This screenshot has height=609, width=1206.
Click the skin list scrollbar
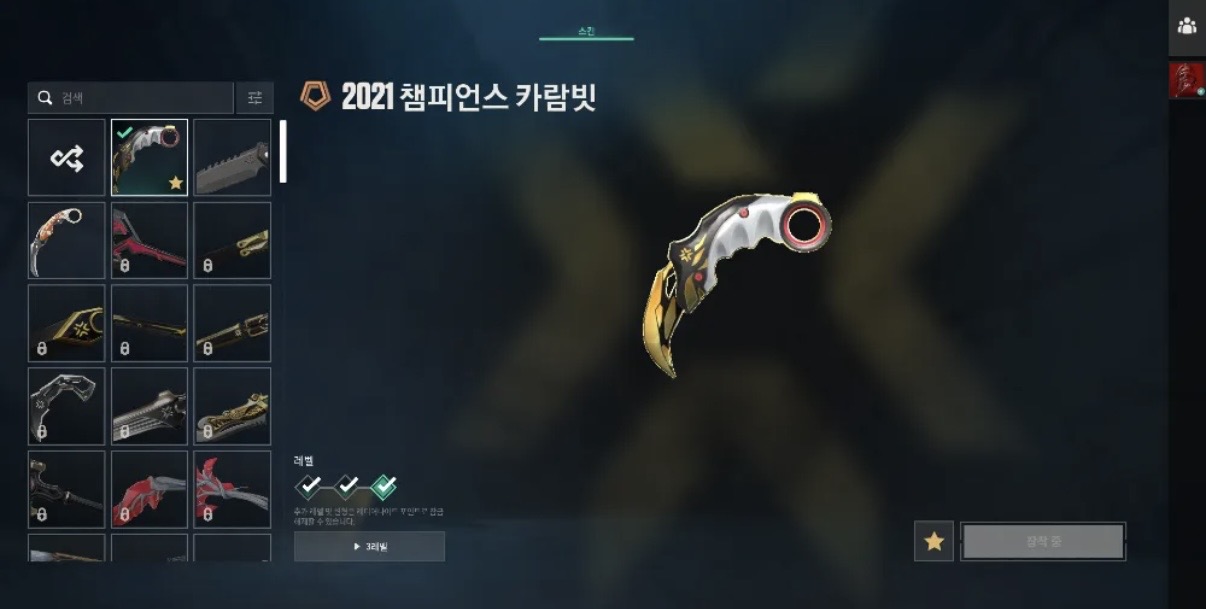283,151
